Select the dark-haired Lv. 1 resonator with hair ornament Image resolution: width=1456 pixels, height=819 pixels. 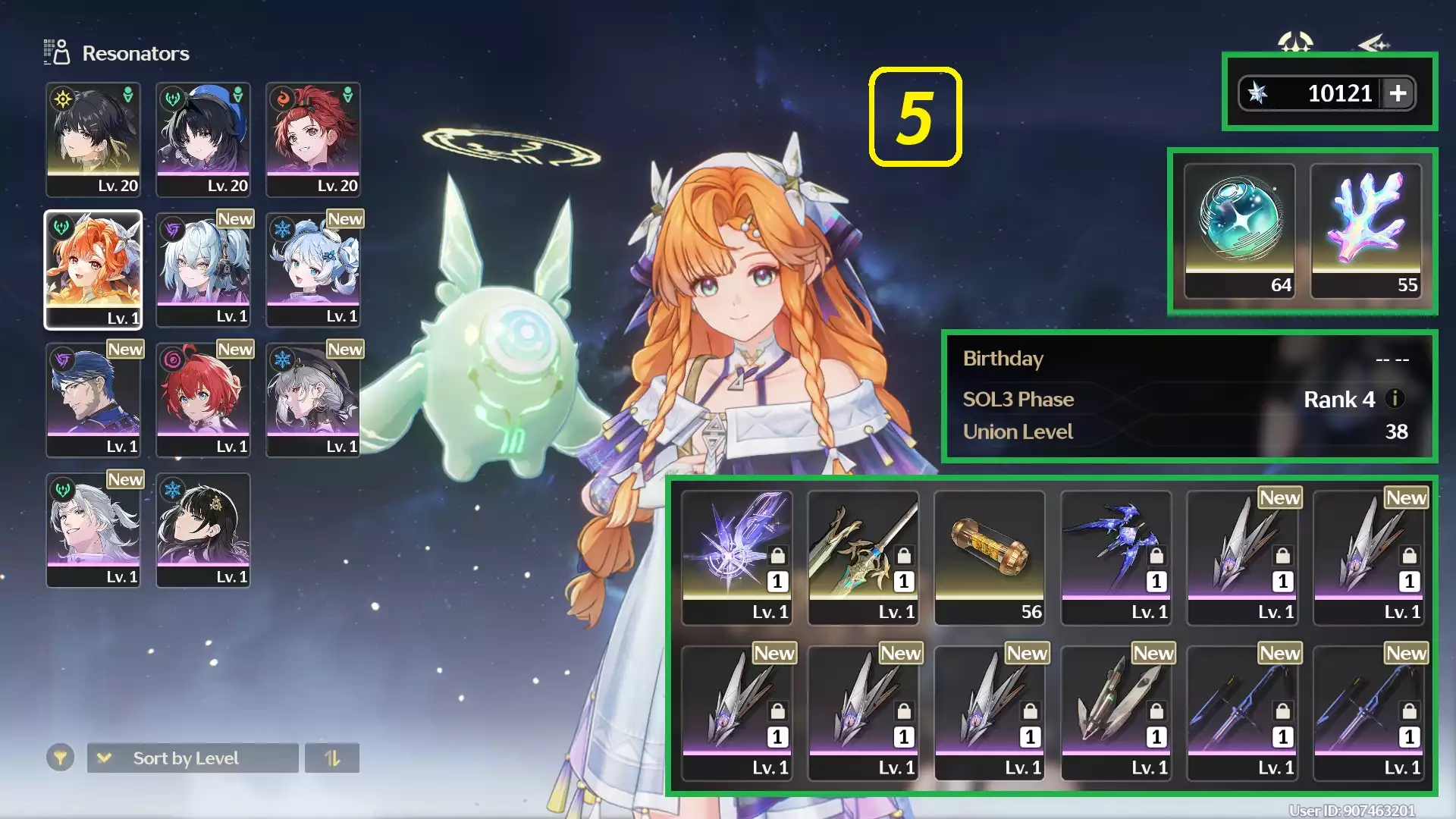click(203, 530)
